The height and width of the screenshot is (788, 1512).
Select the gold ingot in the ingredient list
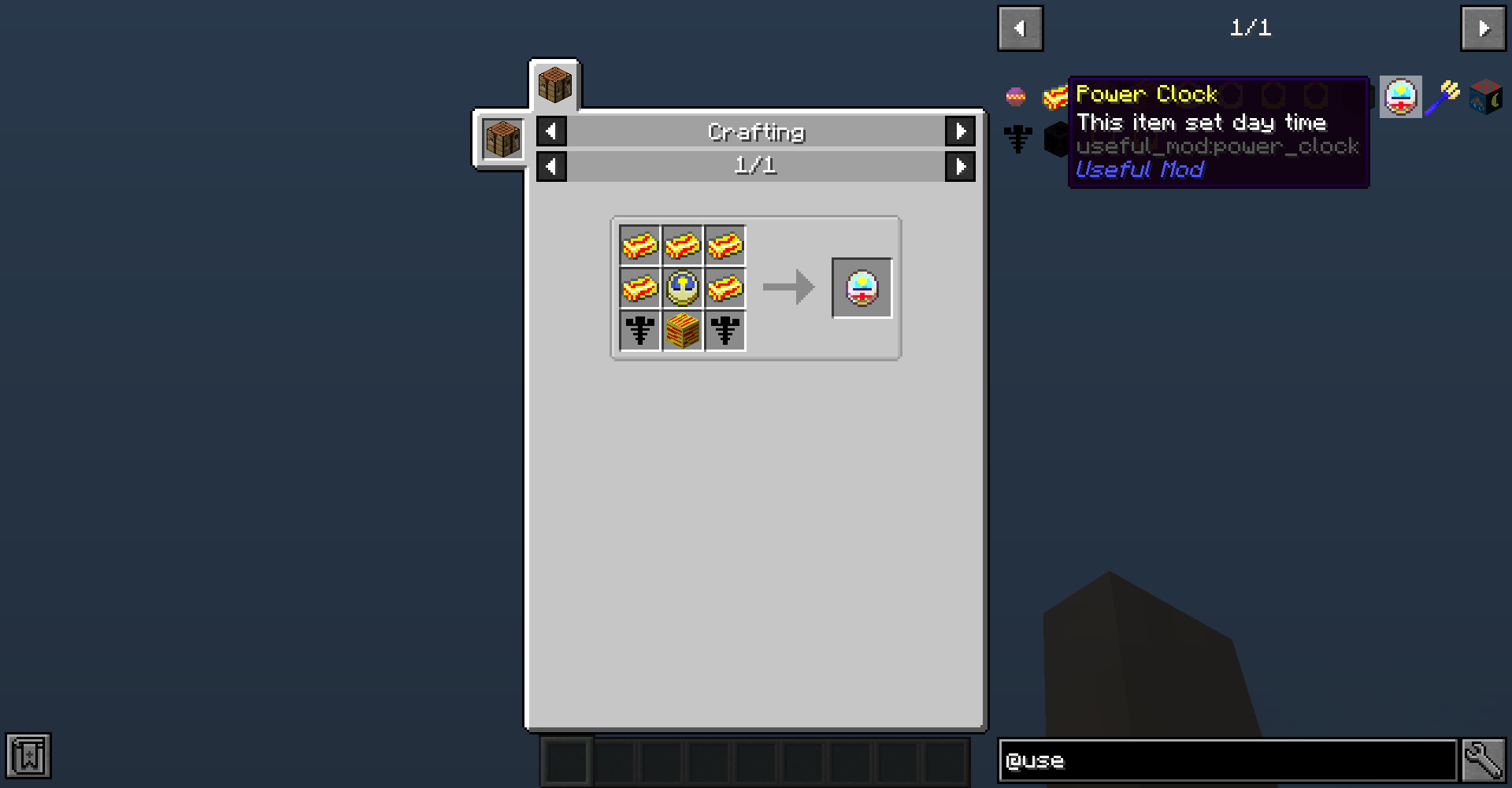pyautogui.click(x=1054, y=95)
